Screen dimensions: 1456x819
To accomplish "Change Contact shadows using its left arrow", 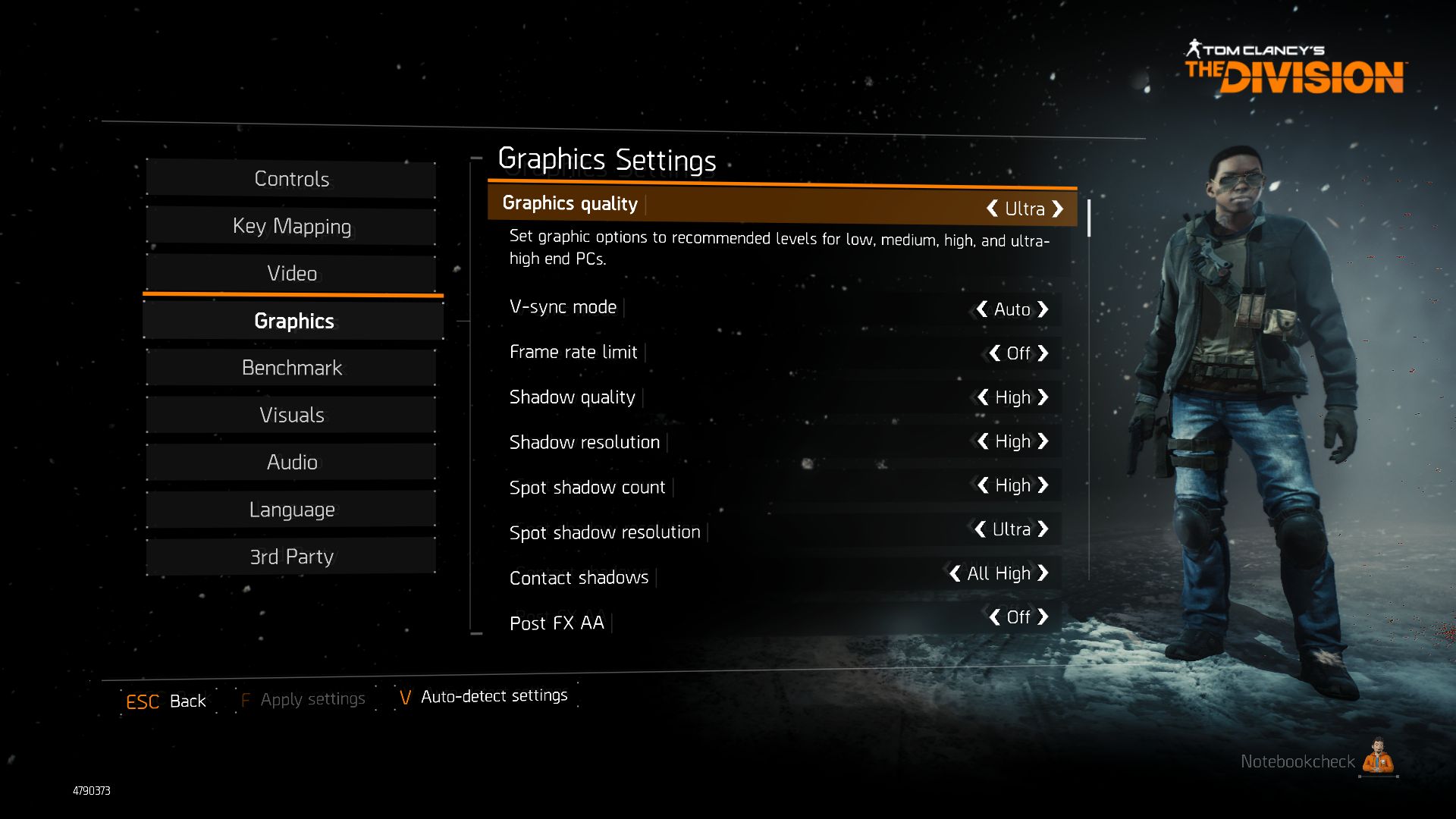I will 955,573.
